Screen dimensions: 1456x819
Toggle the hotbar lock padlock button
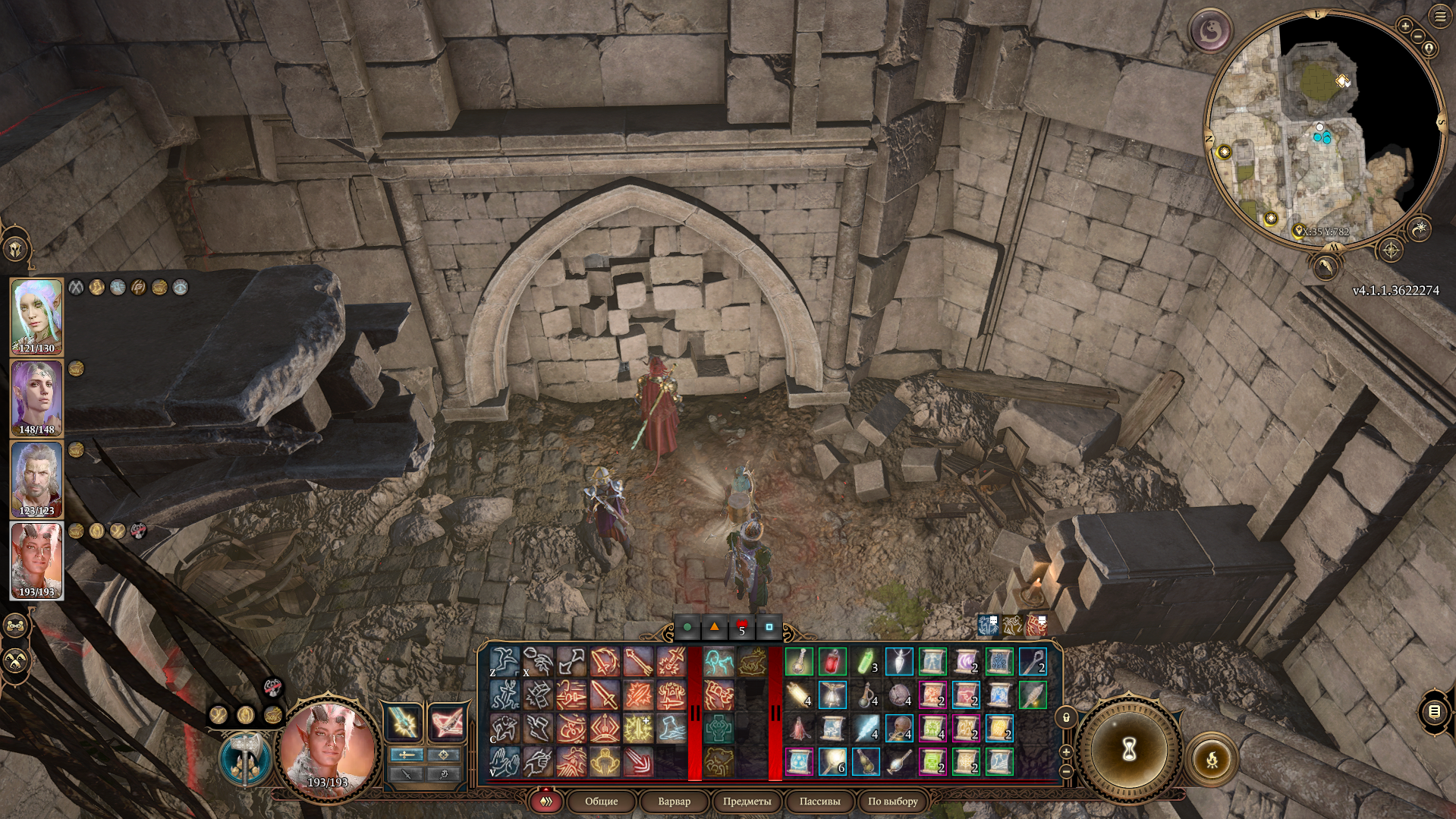click(x=1066, y=717)
